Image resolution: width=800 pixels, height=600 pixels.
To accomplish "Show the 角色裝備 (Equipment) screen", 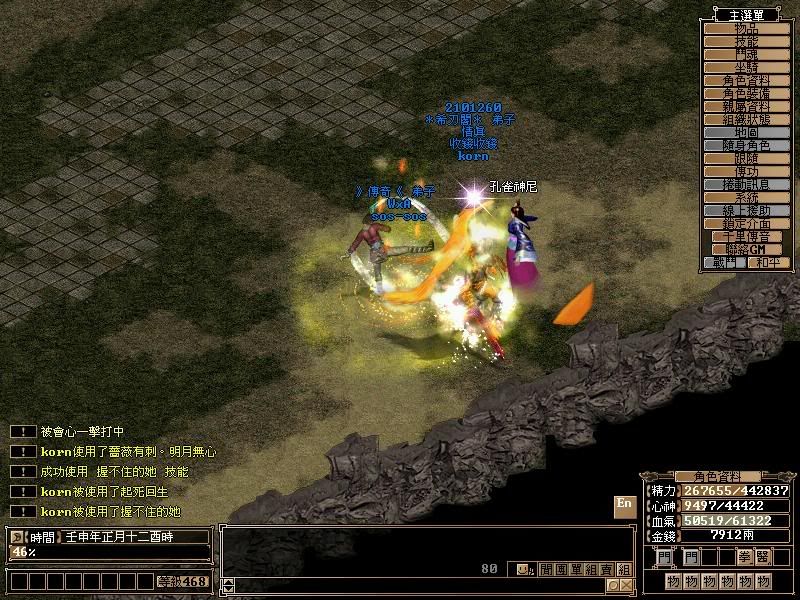I will click(x=747, y=94).
